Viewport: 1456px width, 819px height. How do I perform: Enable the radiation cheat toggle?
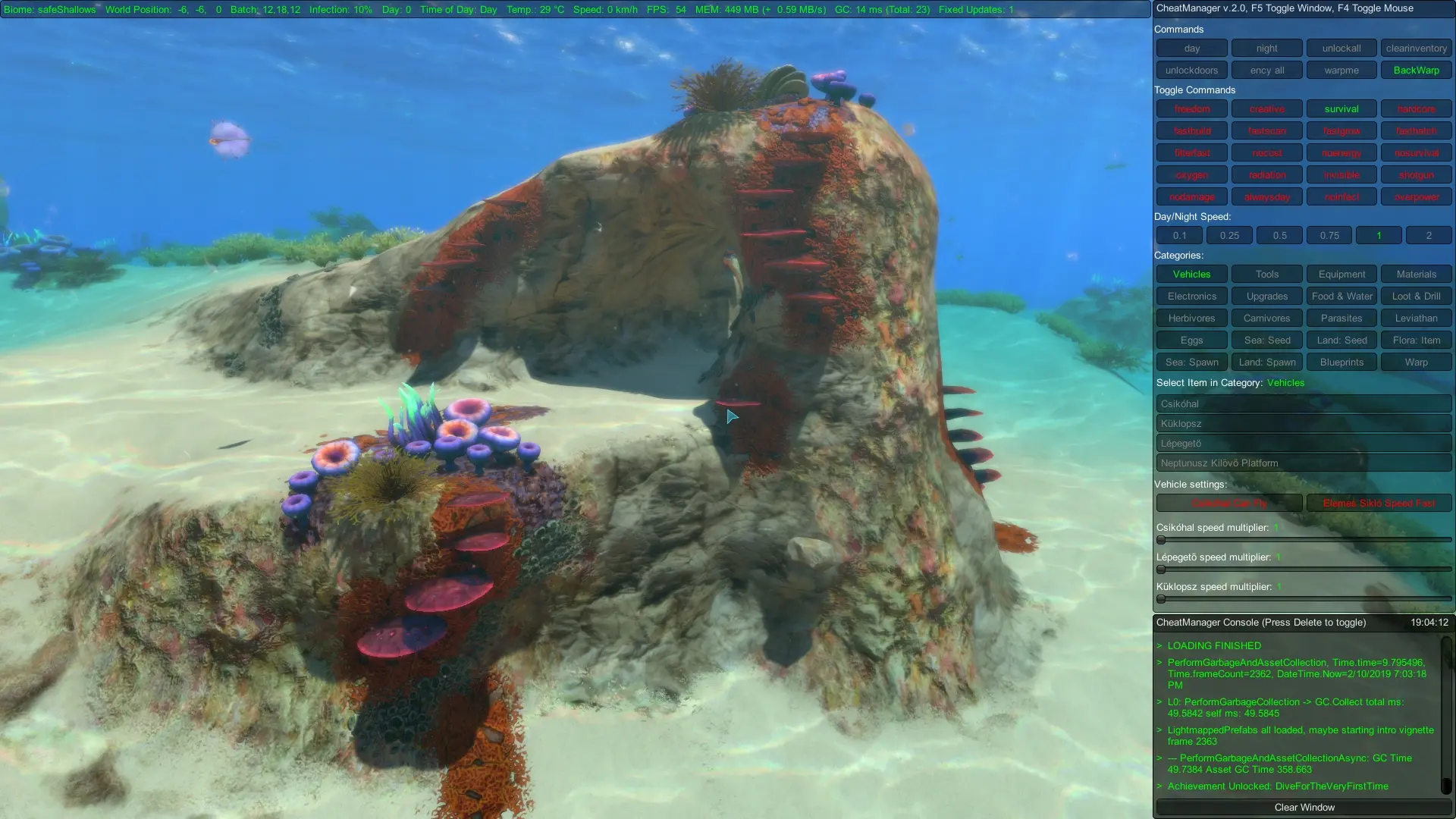pyautogui.click(x=1266, y=174)
